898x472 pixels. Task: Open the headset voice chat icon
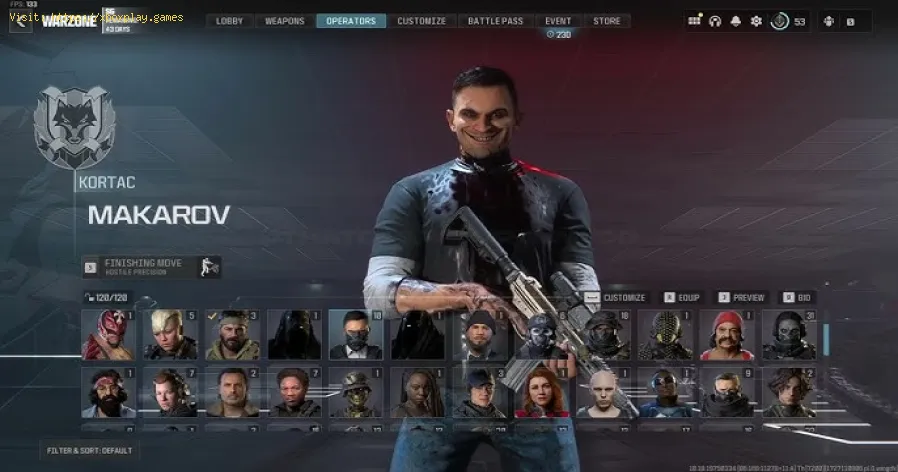(x=715, y=21)
